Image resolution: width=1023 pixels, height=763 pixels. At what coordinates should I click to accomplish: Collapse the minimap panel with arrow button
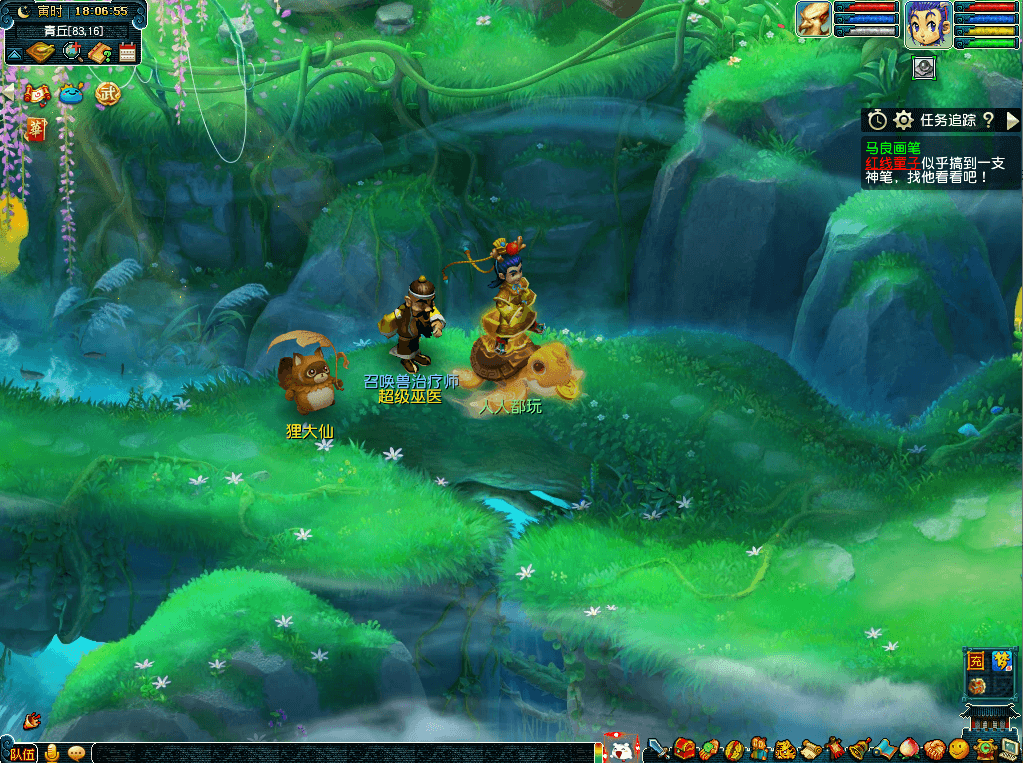[x=16, y=54]
